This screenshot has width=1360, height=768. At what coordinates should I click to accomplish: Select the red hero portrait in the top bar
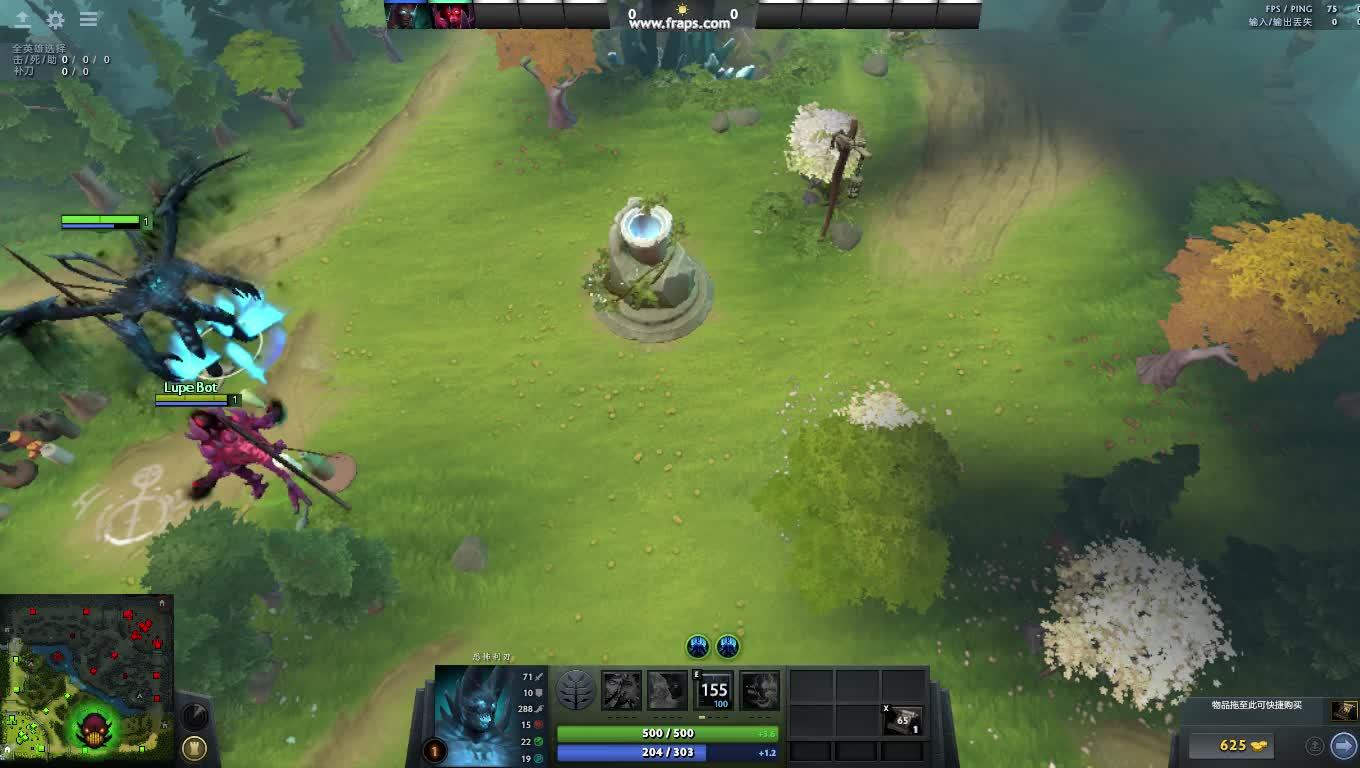point(452,15)
